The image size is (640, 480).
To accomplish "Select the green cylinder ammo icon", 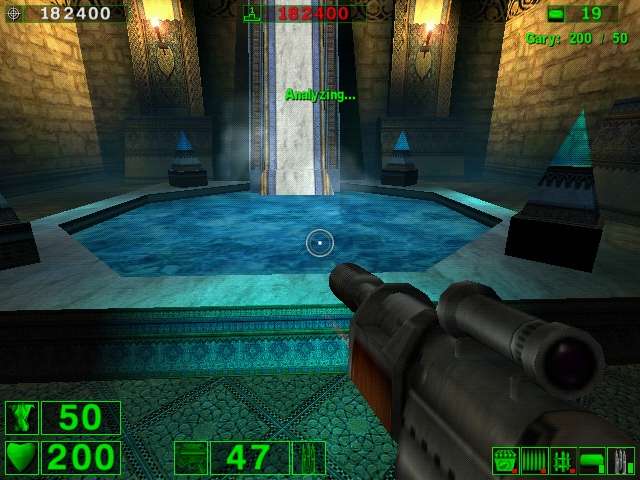I will 592,460.
